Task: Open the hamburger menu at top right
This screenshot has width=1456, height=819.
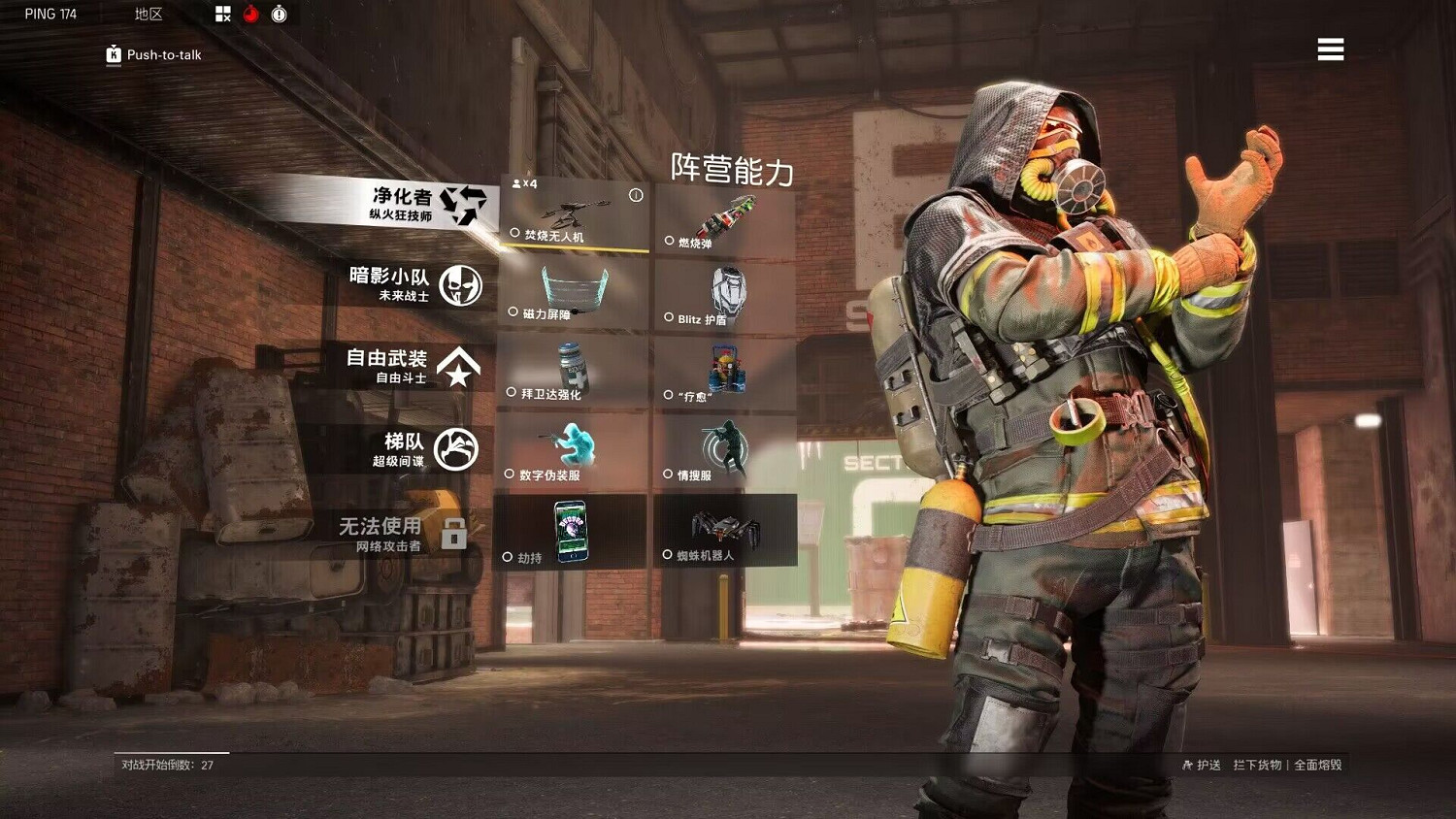Action: (x=1330, y=49)
